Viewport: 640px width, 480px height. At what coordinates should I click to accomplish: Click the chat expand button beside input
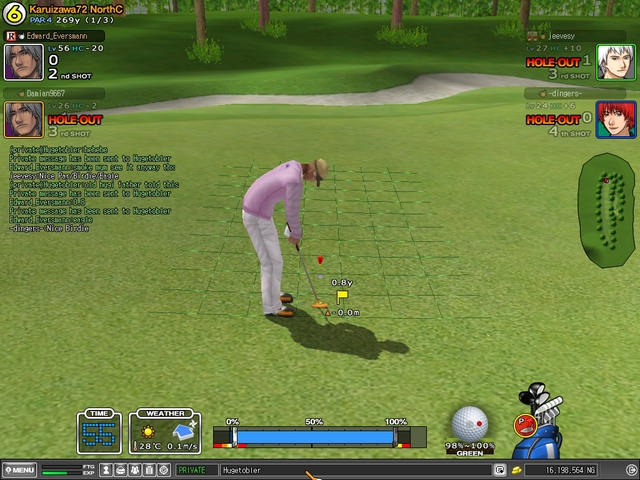(499, 469)
